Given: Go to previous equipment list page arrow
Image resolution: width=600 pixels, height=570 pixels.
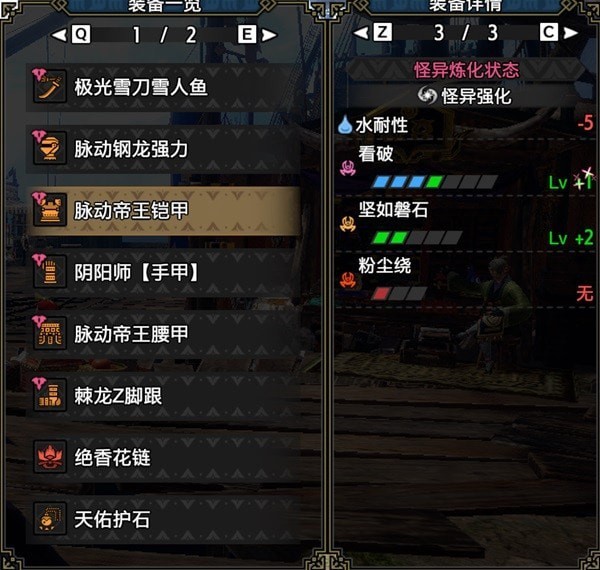Looking at the screenshot, I should point(59,34).
